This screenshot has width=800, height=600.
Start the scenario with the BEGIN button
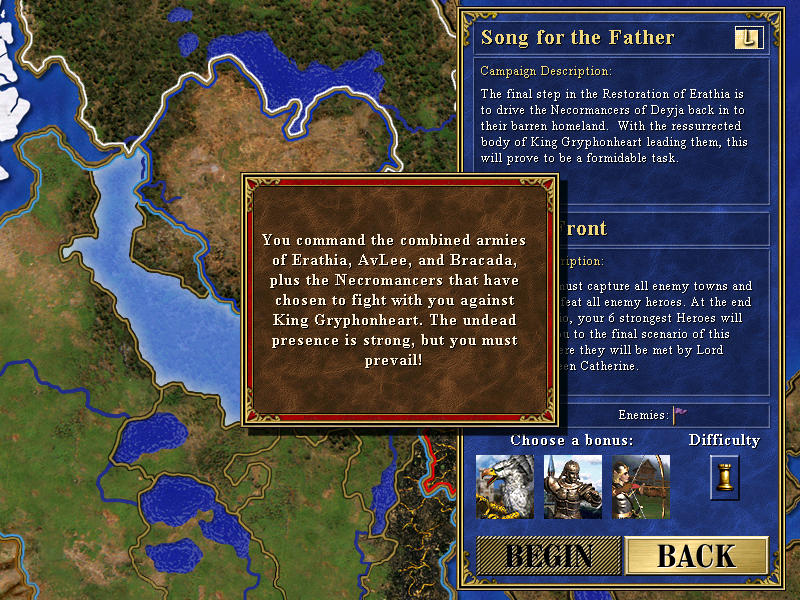click(x=548, y=556)
